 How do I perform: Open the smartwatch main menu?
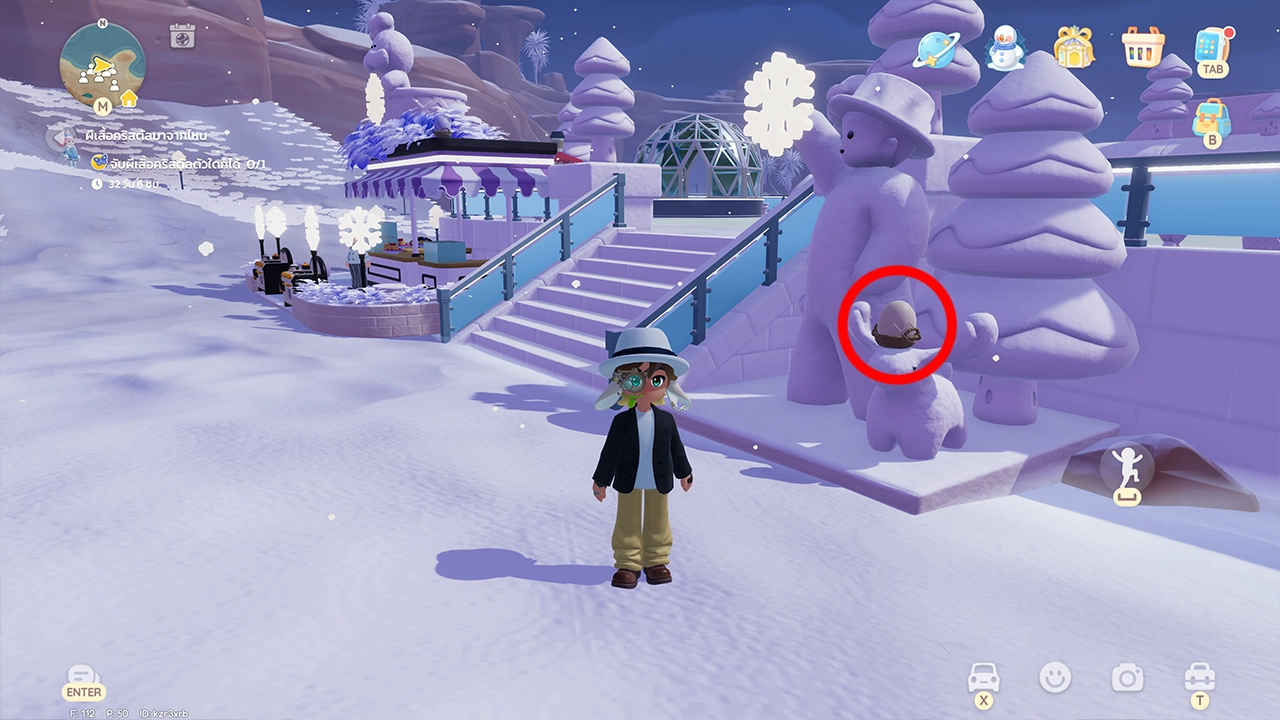[1212, 47]
